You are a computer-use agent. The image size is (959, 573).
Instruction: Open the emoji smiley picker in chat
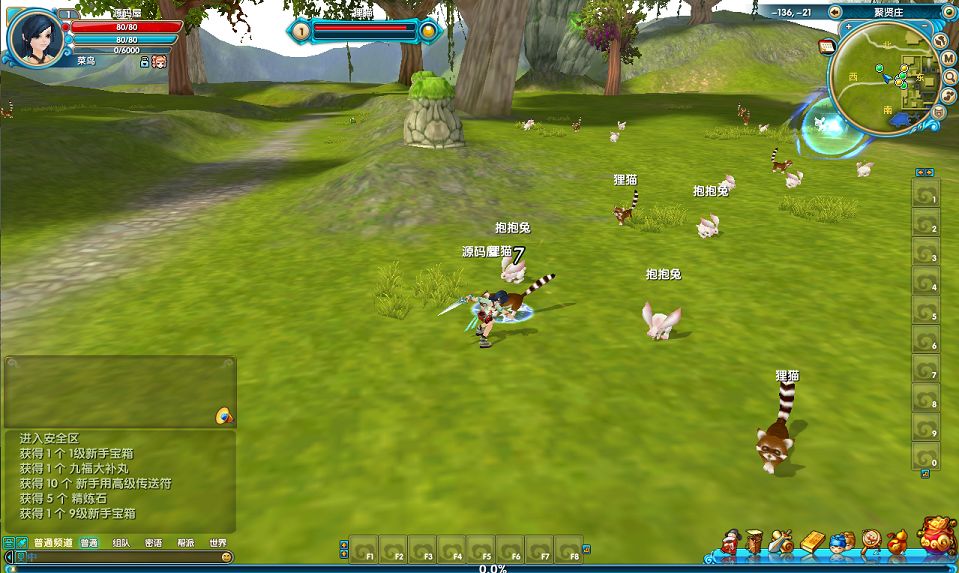click(226, 557)
